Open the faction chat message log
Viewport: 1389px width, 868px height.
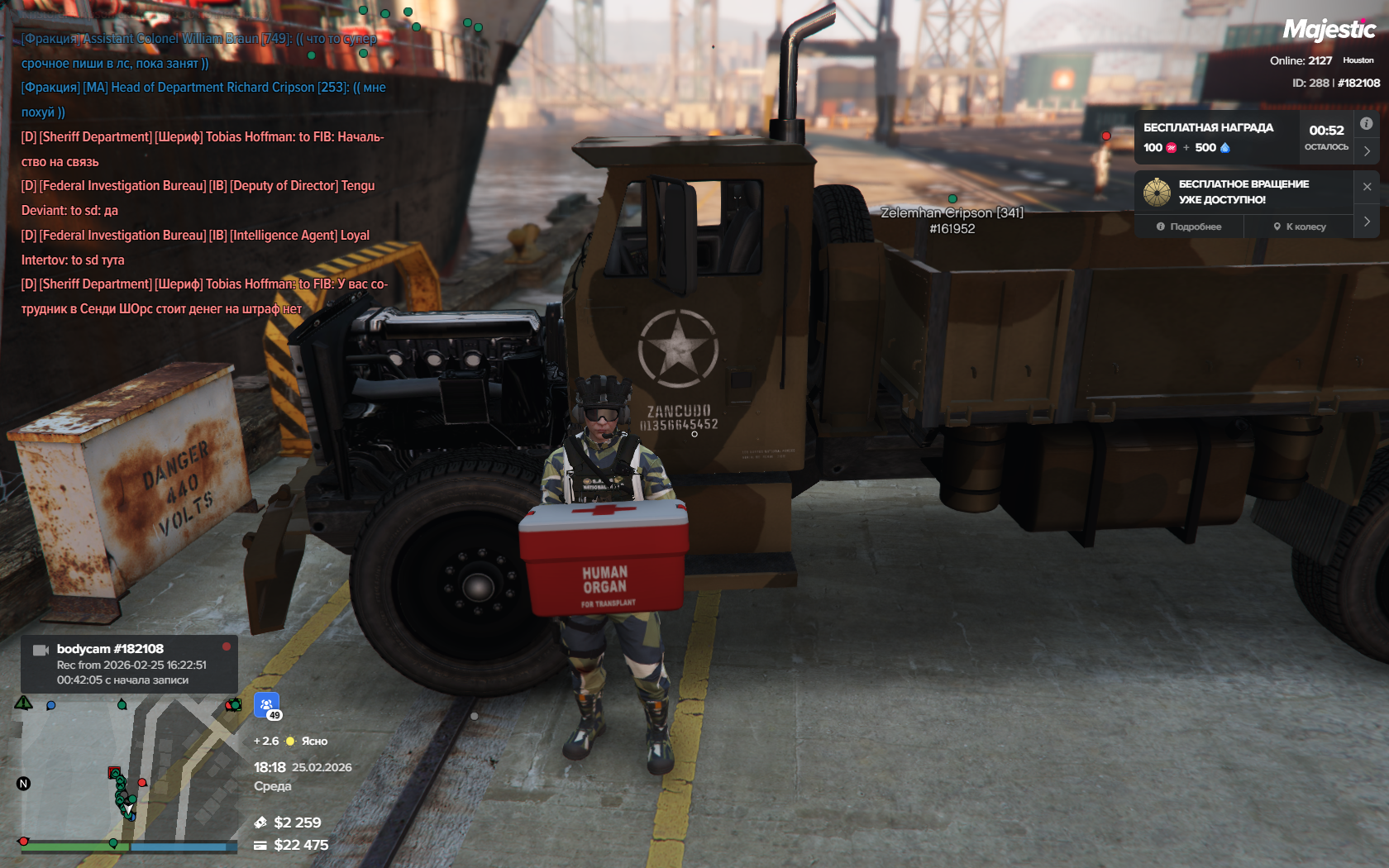coord(203,174)
